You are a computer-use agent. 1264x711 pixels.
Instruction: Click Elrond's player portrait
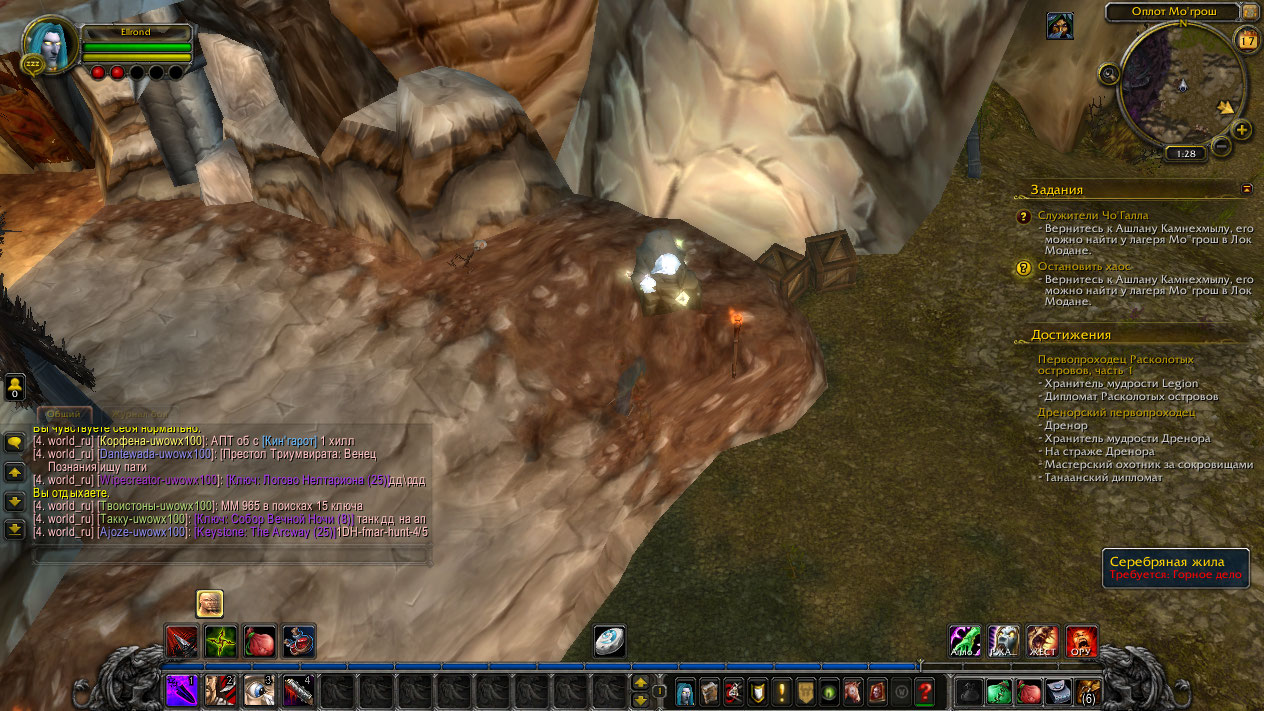[x=49, y=44]
